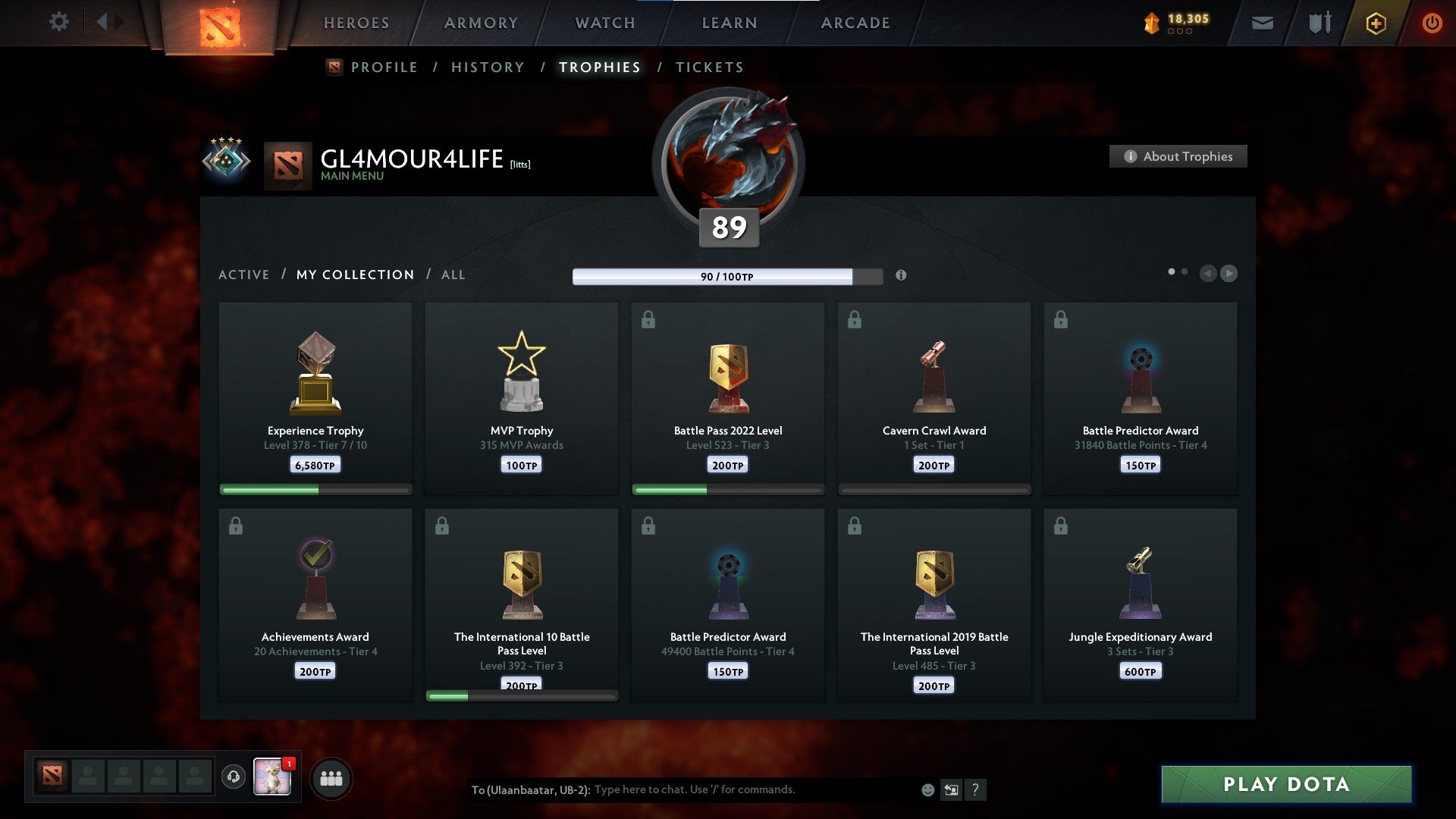Switch to the ALL trophies filter
Screen dimensions: 1456x819
(453, 275)
